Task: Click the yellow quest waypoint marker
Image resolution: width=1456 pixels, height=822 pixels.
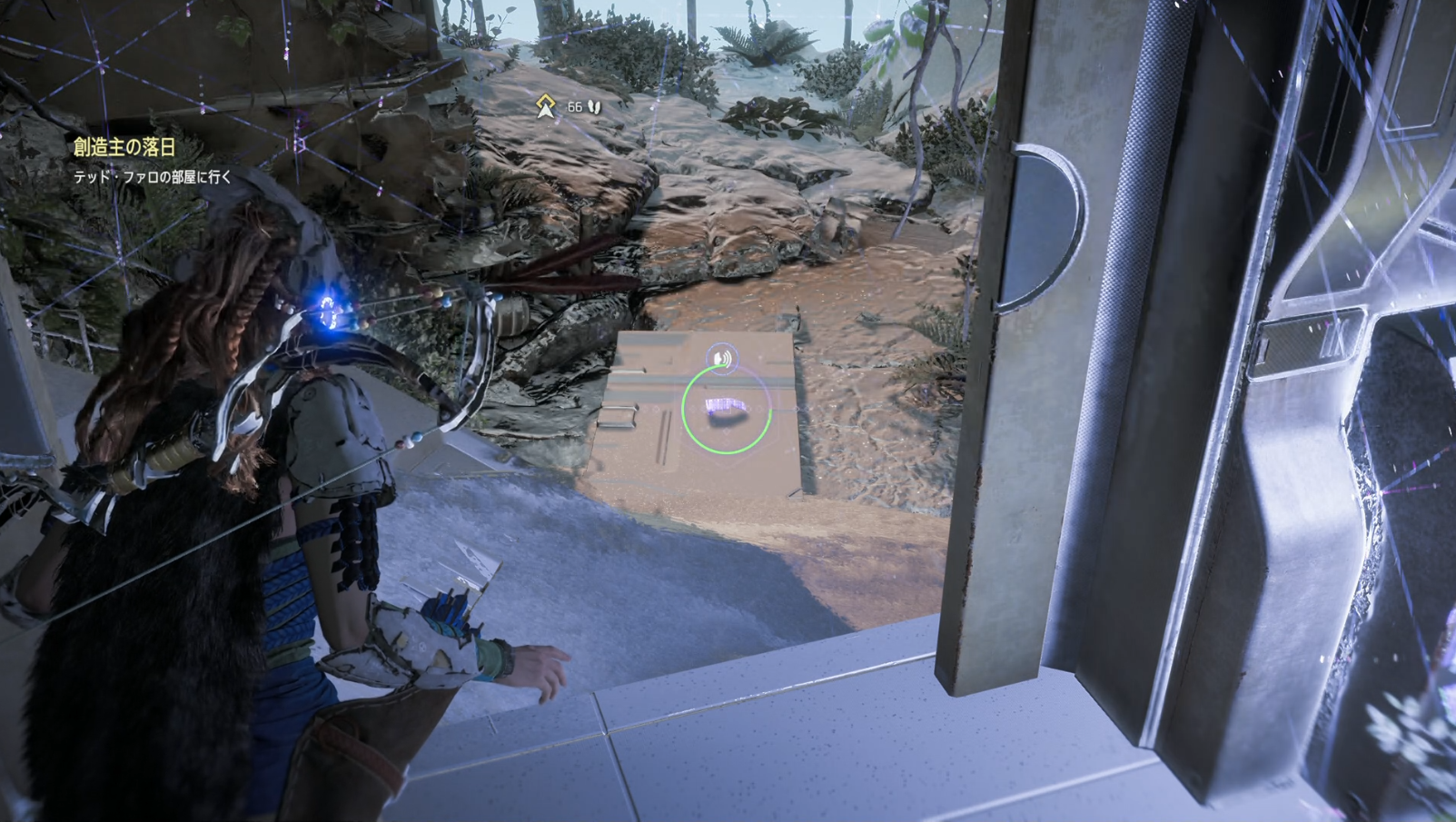Action: [545, 106]
